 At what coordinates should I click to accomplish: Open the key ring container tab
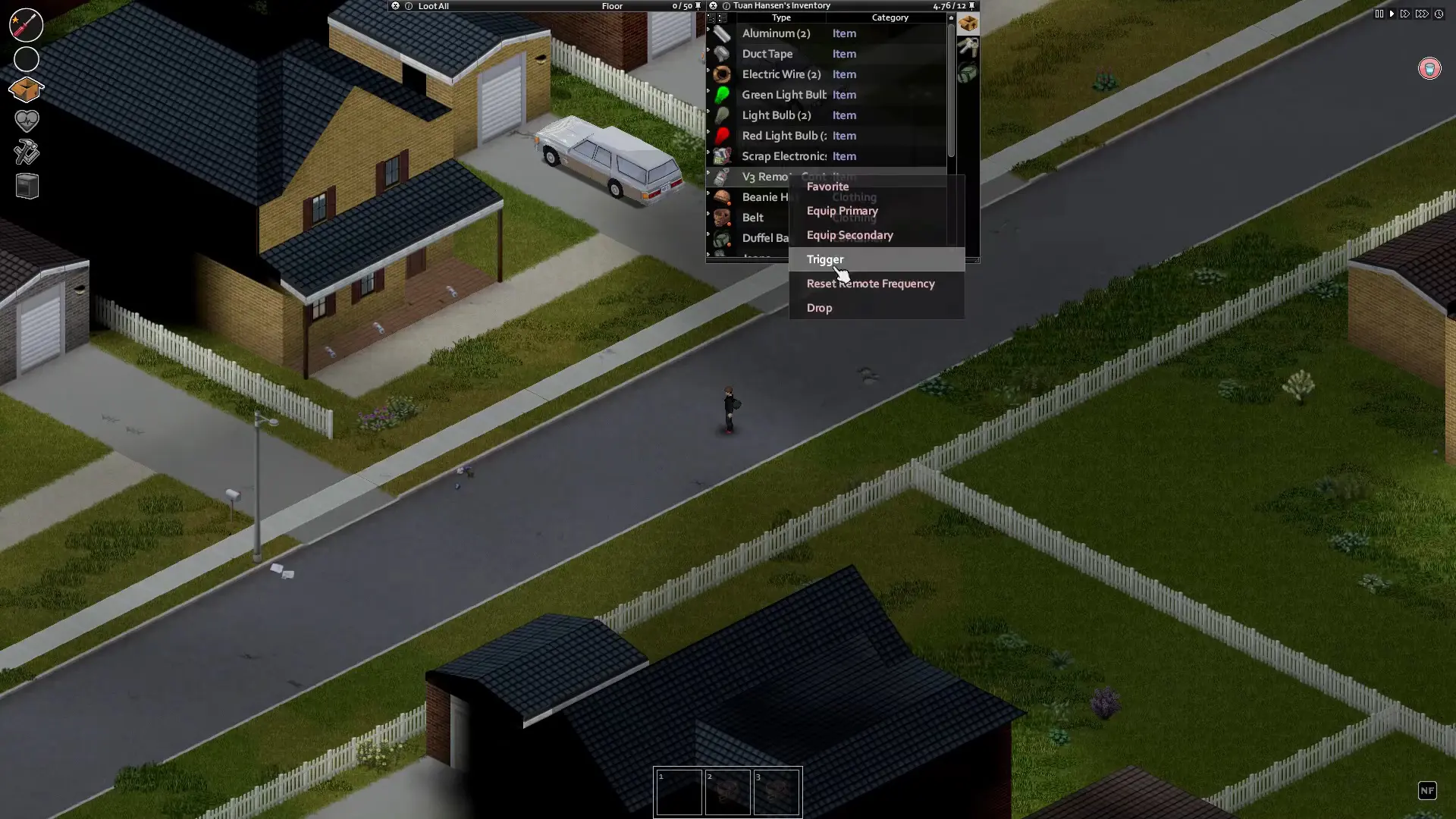[x=968, y=45]
